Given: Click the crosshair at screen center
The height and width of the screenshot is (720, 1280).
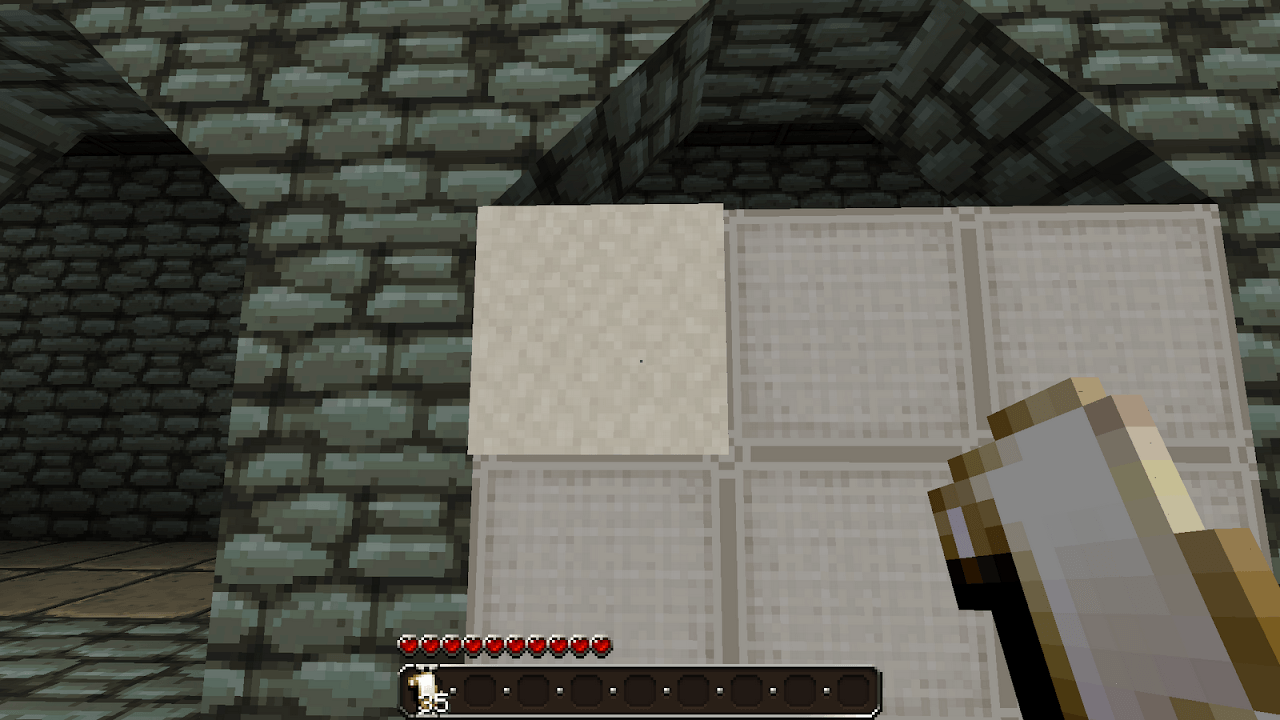Looking at the screenshot, I should coord(640,360).
